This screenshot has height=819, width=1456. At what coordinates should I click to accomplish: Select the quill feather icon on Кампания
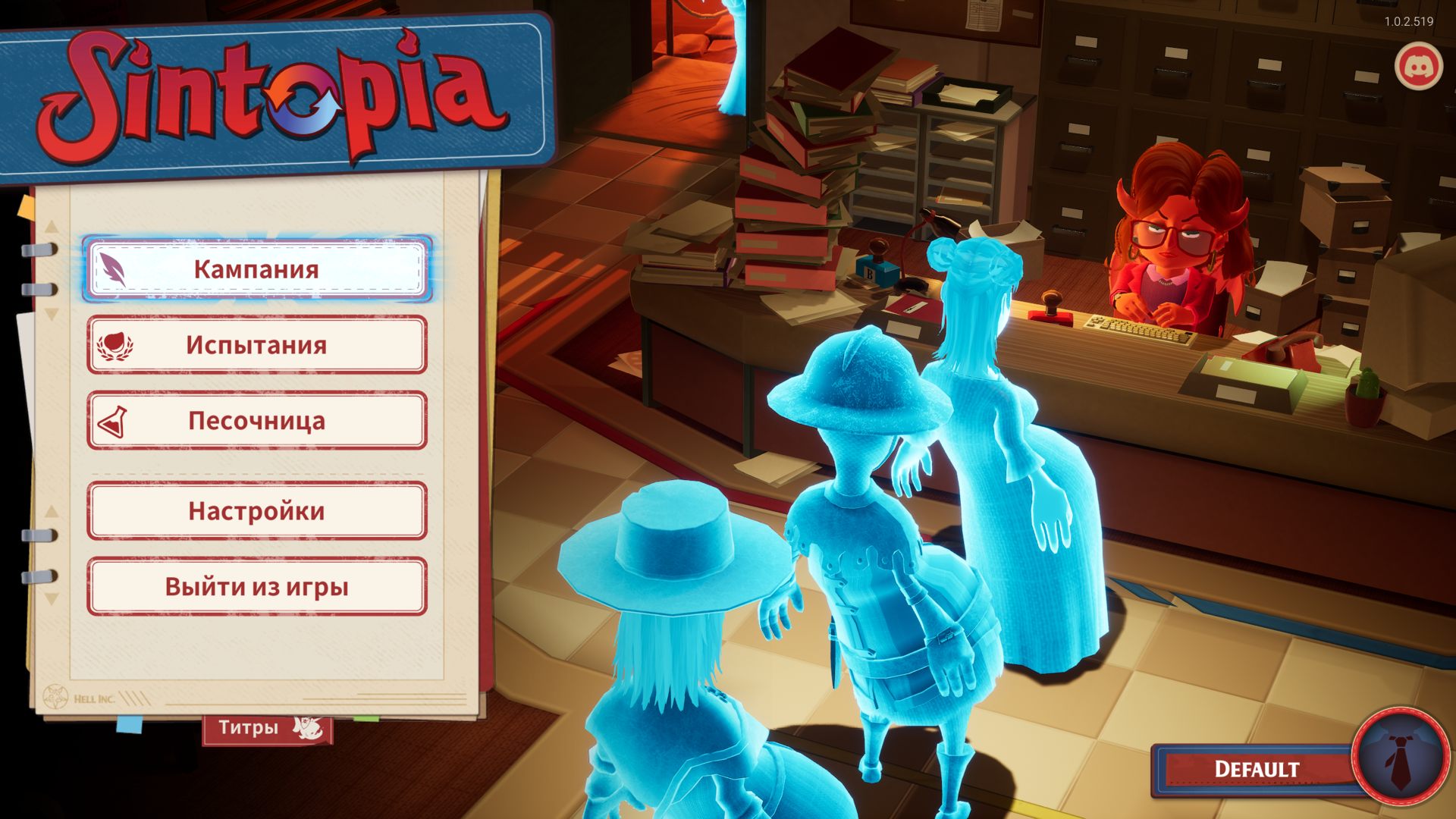(112, 269)
